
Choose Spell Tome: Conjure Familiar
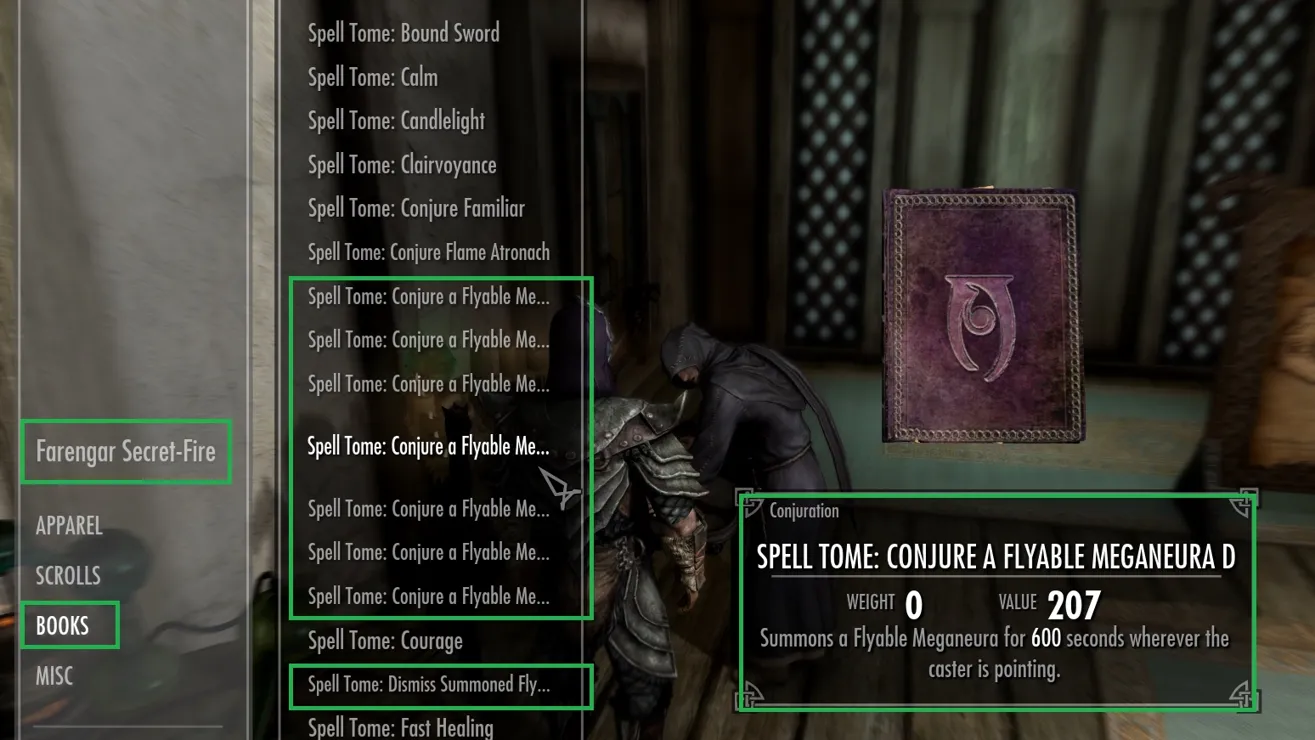[x=416, y=209]
